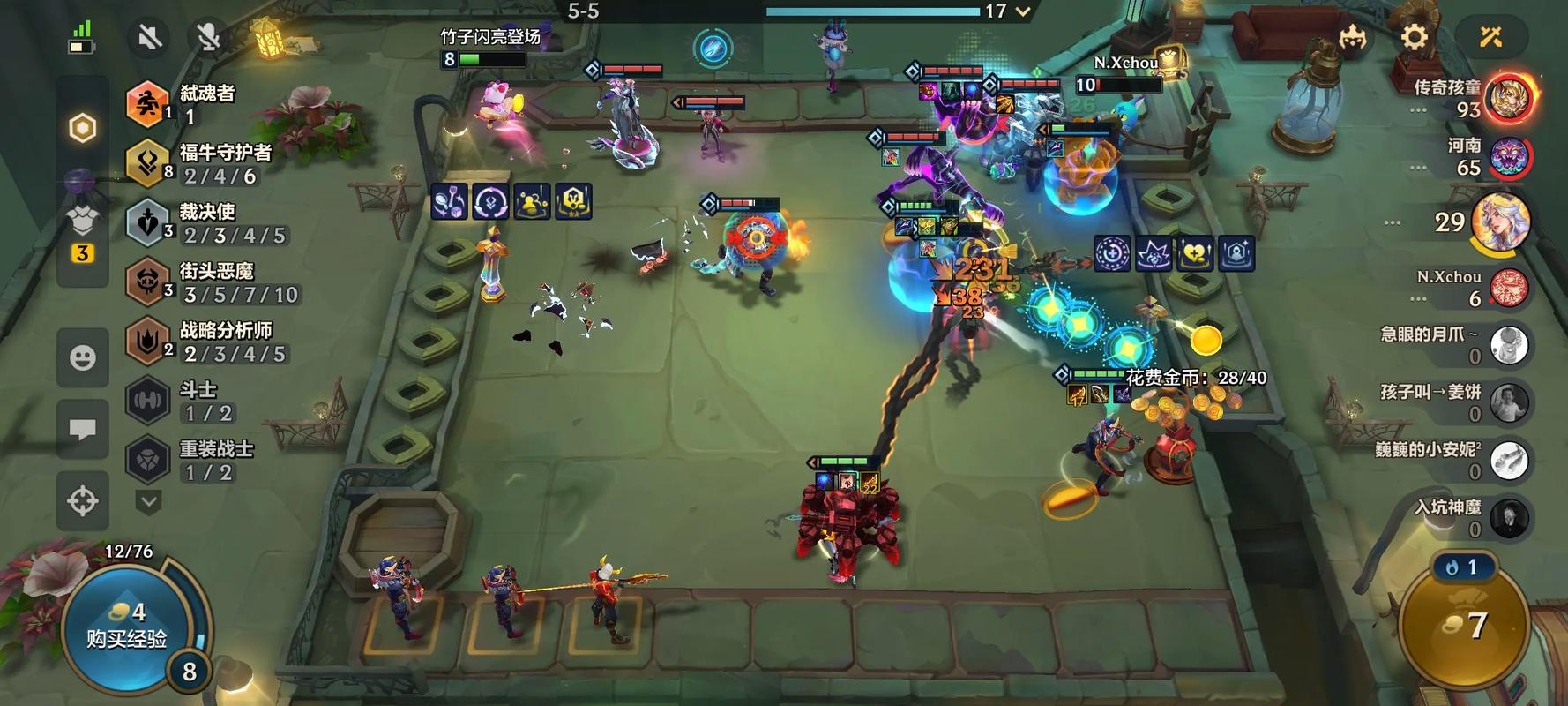Open the gold coin shop button

[1464, 627]
